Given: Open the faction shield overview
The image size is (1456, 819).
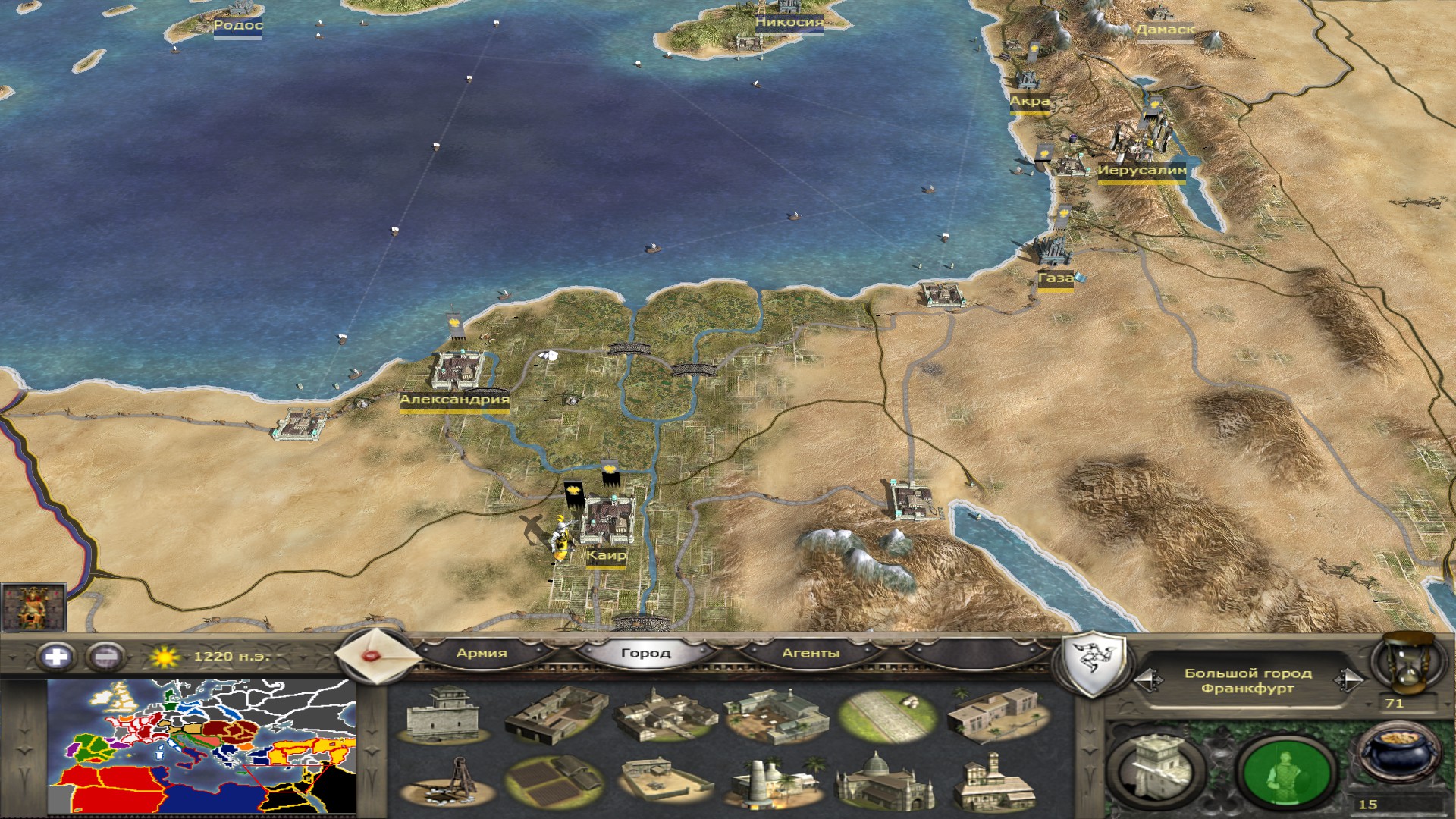Looking at the screenshot, I should [x=1091, y=664].
